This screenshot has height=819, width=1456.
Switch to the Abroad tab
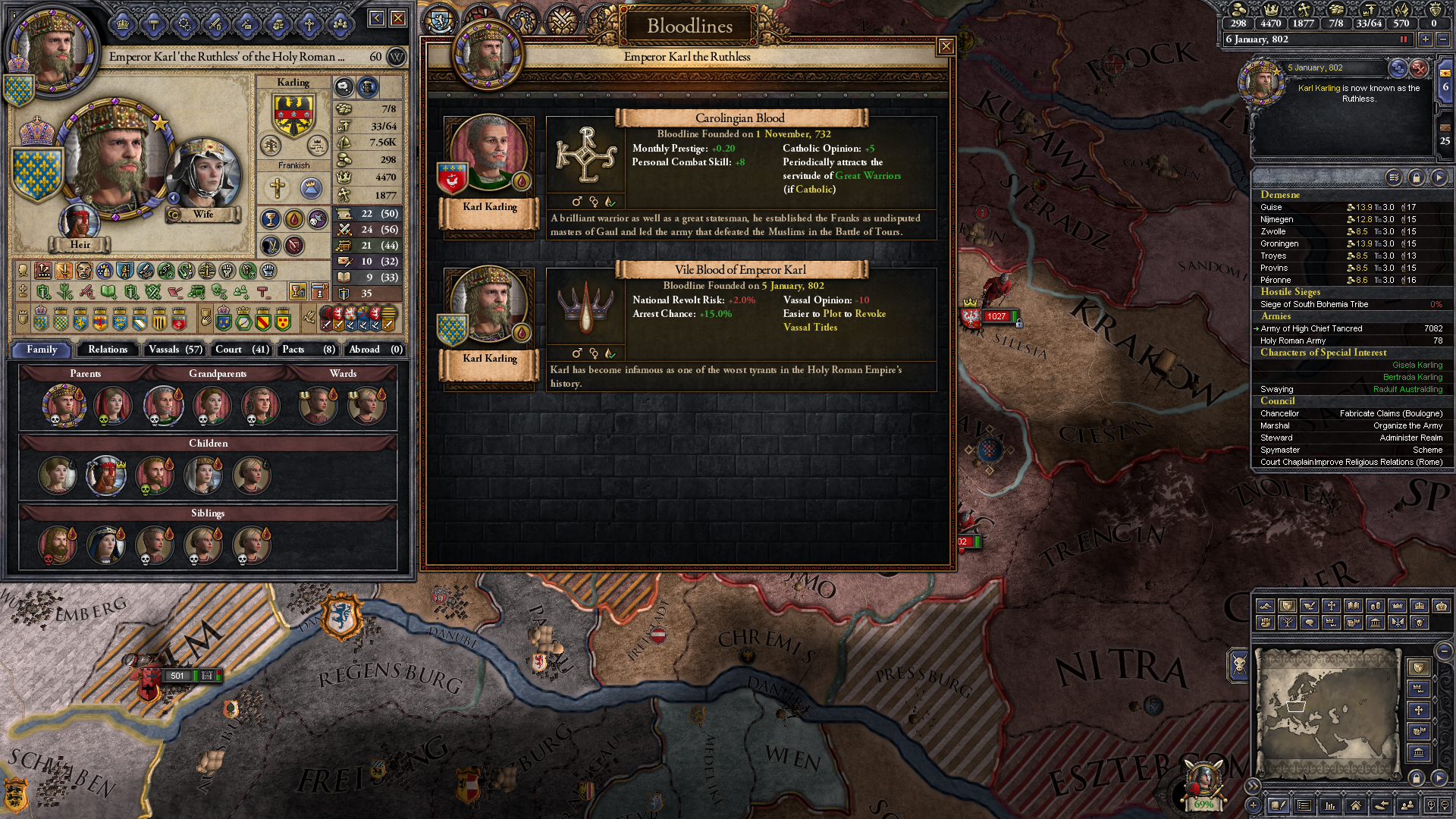pos(375,350)
